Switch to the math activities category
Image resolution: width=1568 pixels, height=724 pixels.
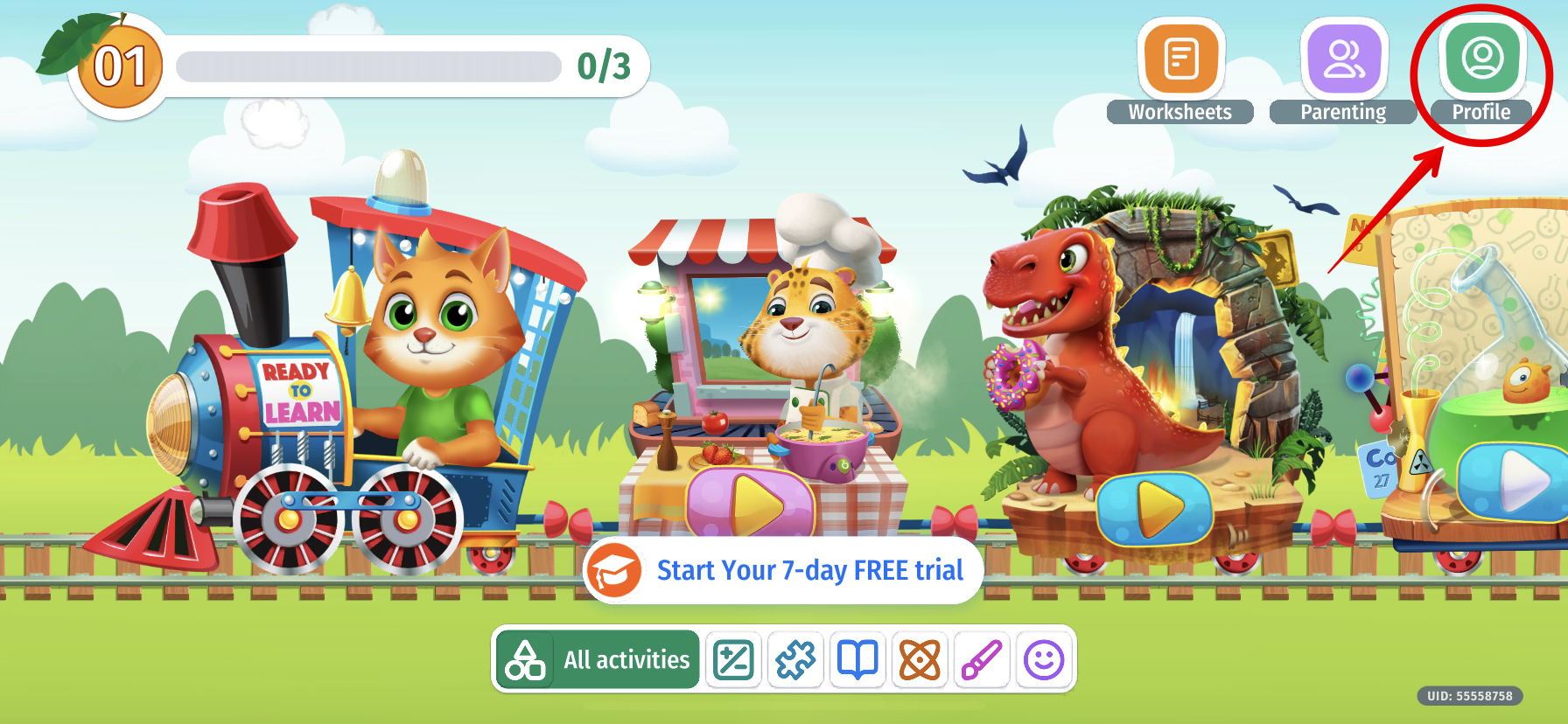(733, 659)
